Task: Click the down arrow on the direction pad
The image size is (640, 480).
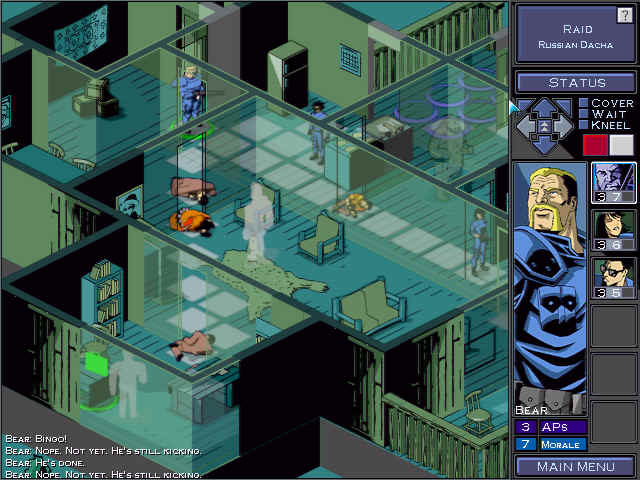Action: (x=546, y=146)
